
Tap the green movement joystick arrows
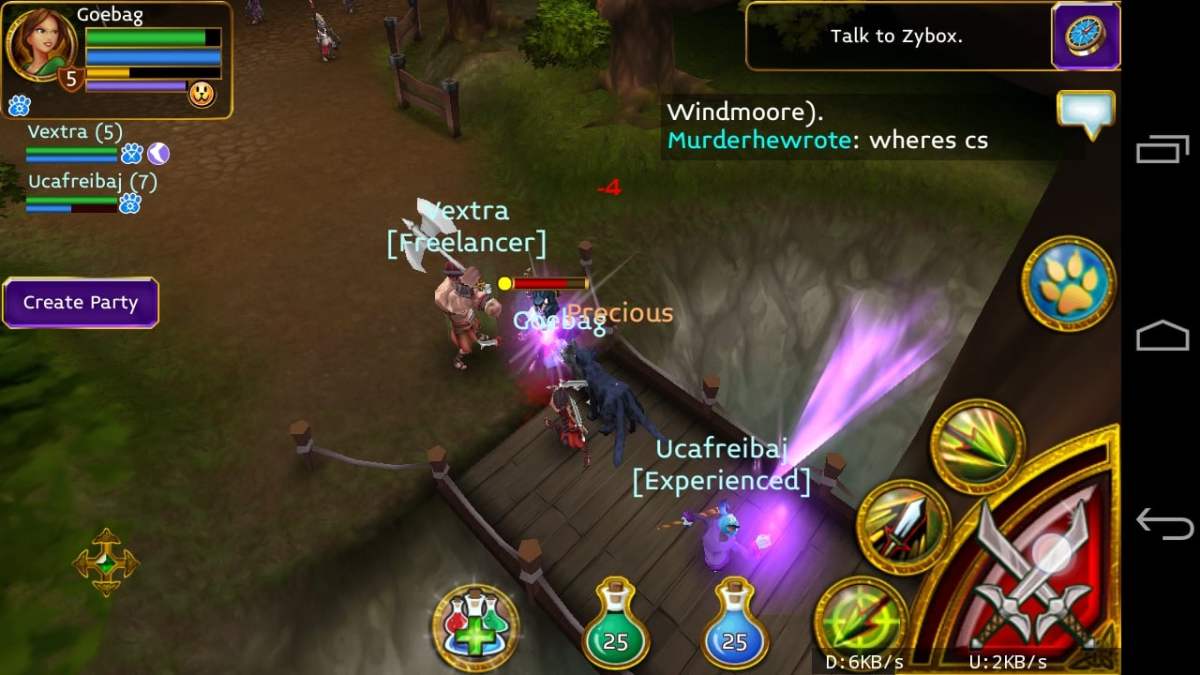coord(106,562)
